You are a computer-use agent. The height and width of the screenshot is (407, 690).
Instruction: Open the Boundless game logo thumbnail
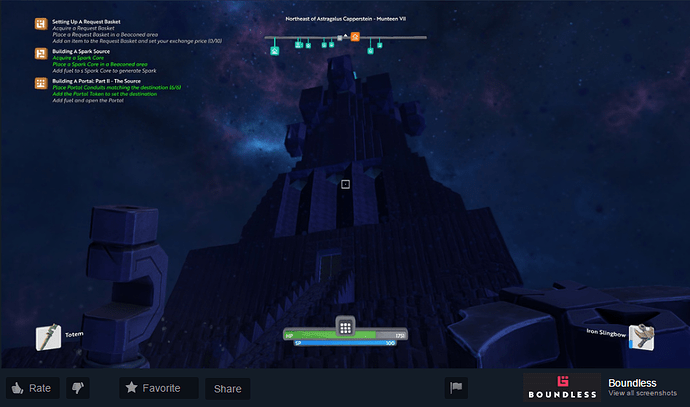[561, 388]
